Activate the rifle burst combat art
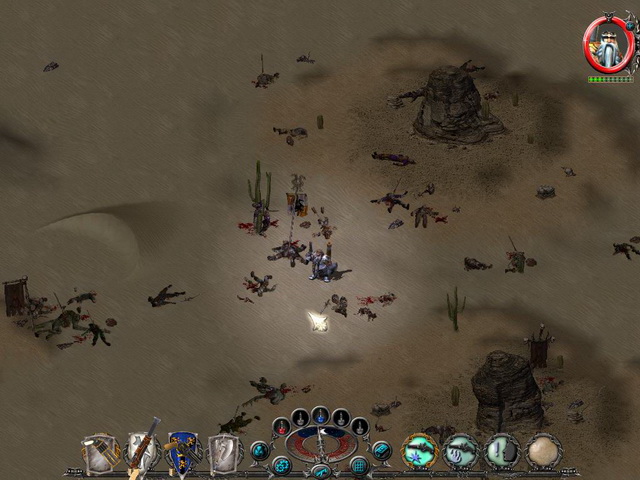640x480 pixels. [419, 451]
